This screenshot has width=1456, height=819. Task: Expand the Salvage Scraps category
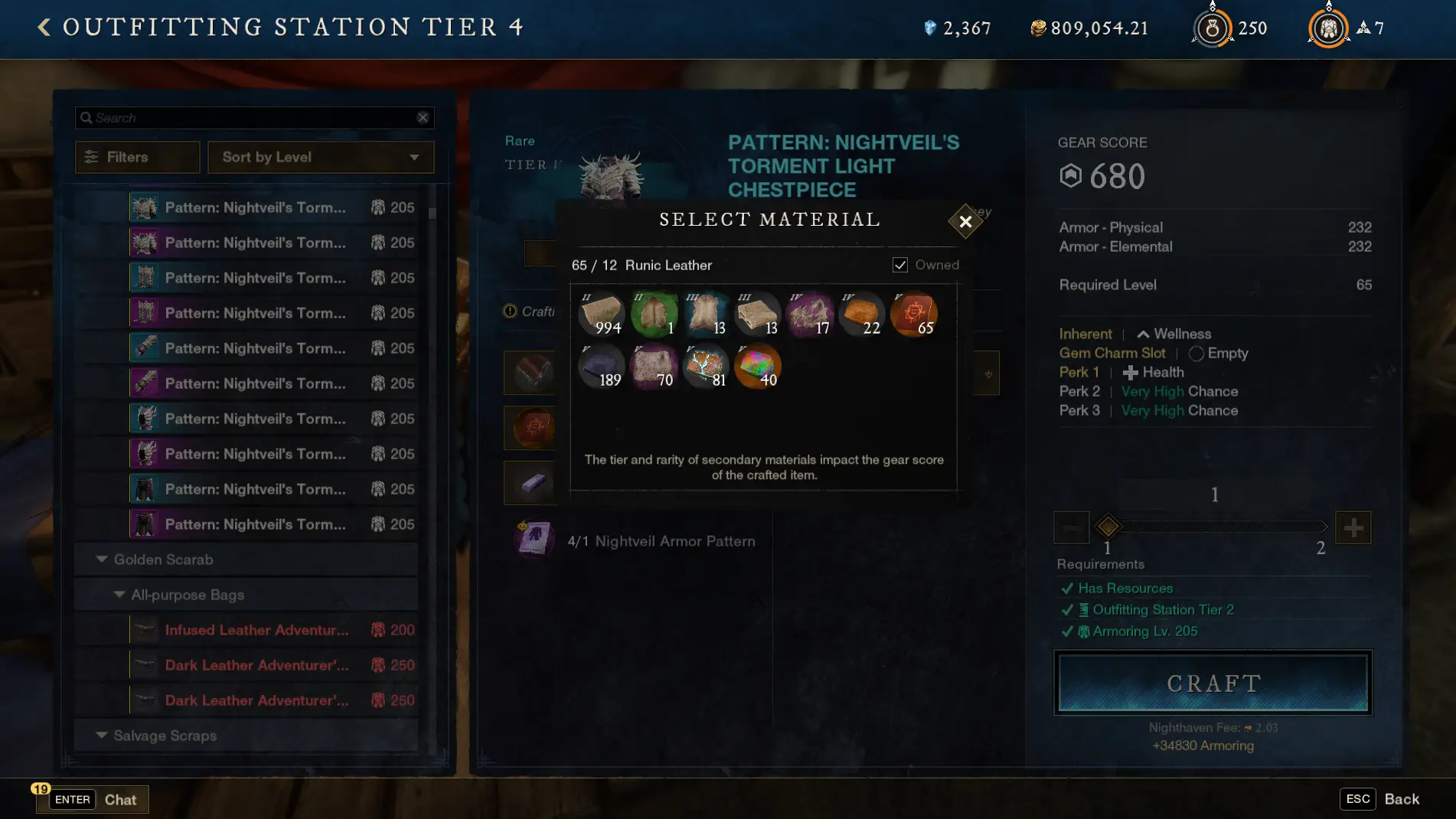click(102, 736)
